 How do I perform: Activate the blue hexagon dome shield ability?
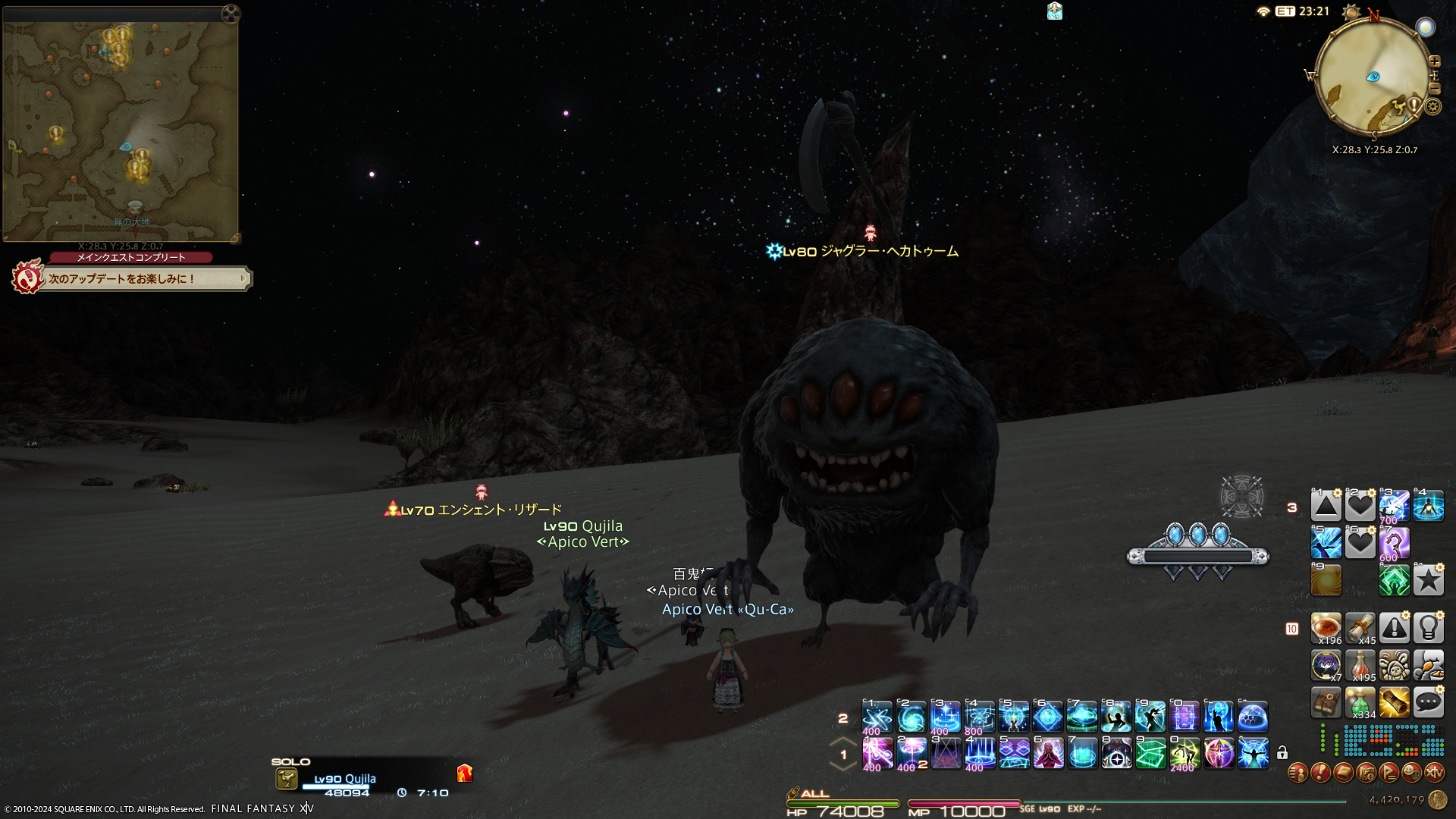coord(1252,717)
